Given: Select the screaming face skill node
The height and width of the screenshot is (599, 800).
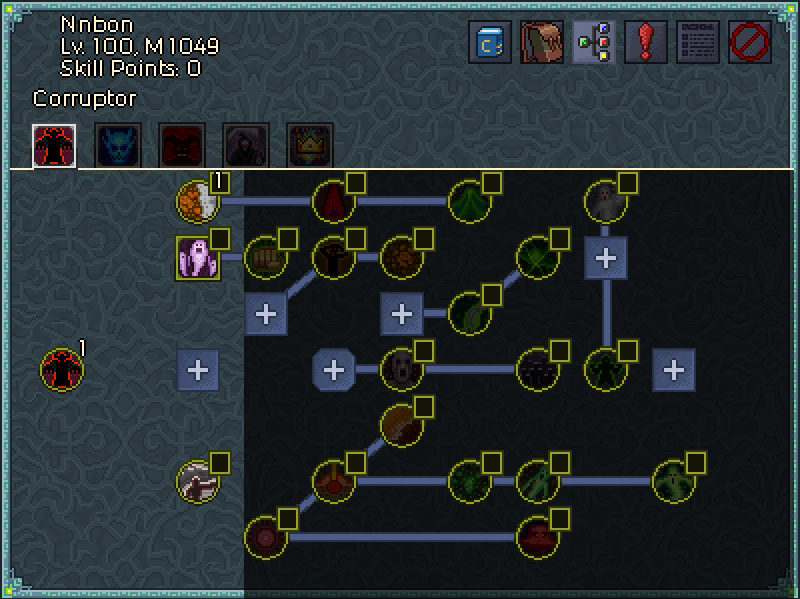Looking at the screenshot, I should point(401,369).
